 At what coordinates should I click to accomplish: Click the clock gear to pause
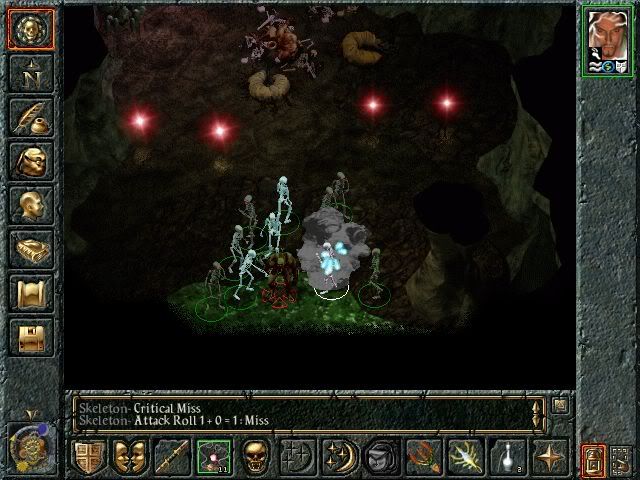[x=28, y=446]
